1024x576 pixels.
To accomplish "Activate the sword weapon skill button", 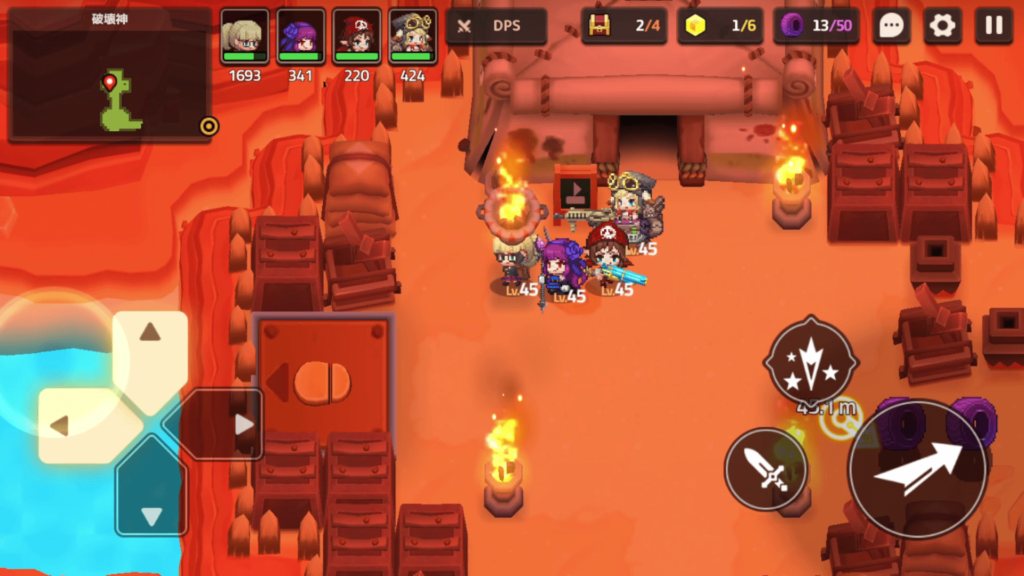I will click(x=766, y=469).
